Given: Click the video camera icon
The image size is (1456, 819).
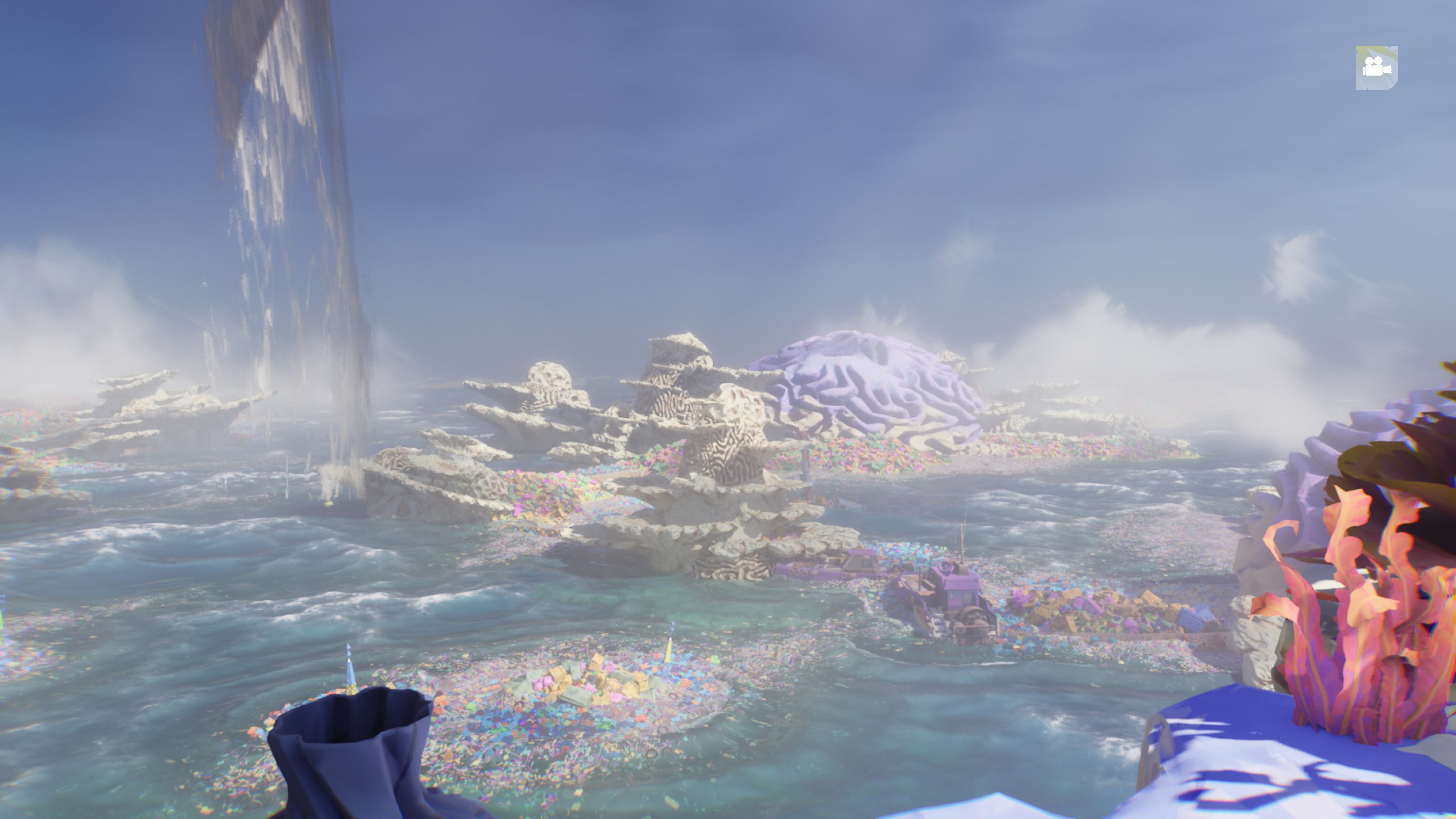Looking at the screenshot, I should (1376, 68).
